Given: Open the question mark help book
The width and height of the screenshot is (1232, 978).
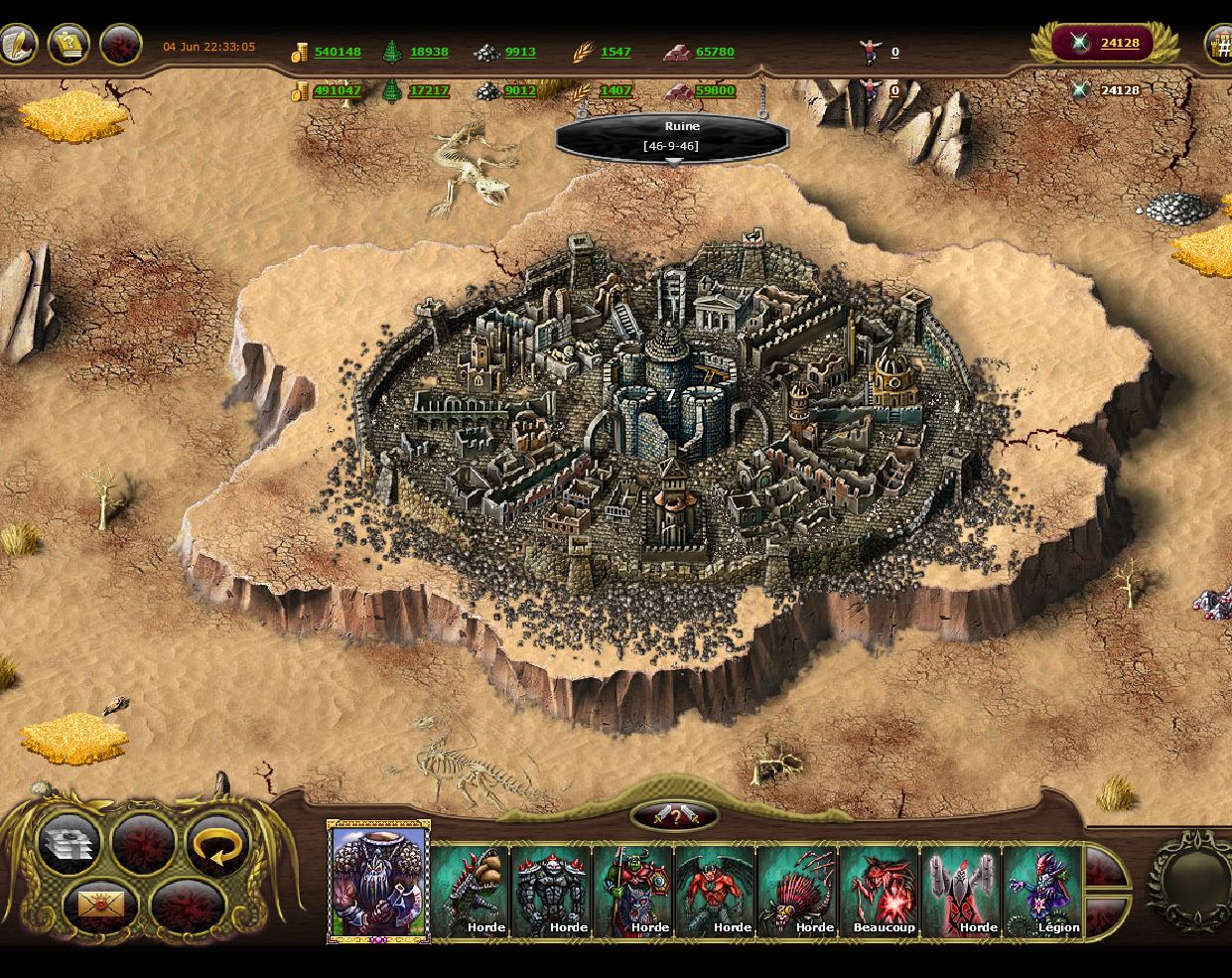Looking at the screenshot, I should coord(68,44).
